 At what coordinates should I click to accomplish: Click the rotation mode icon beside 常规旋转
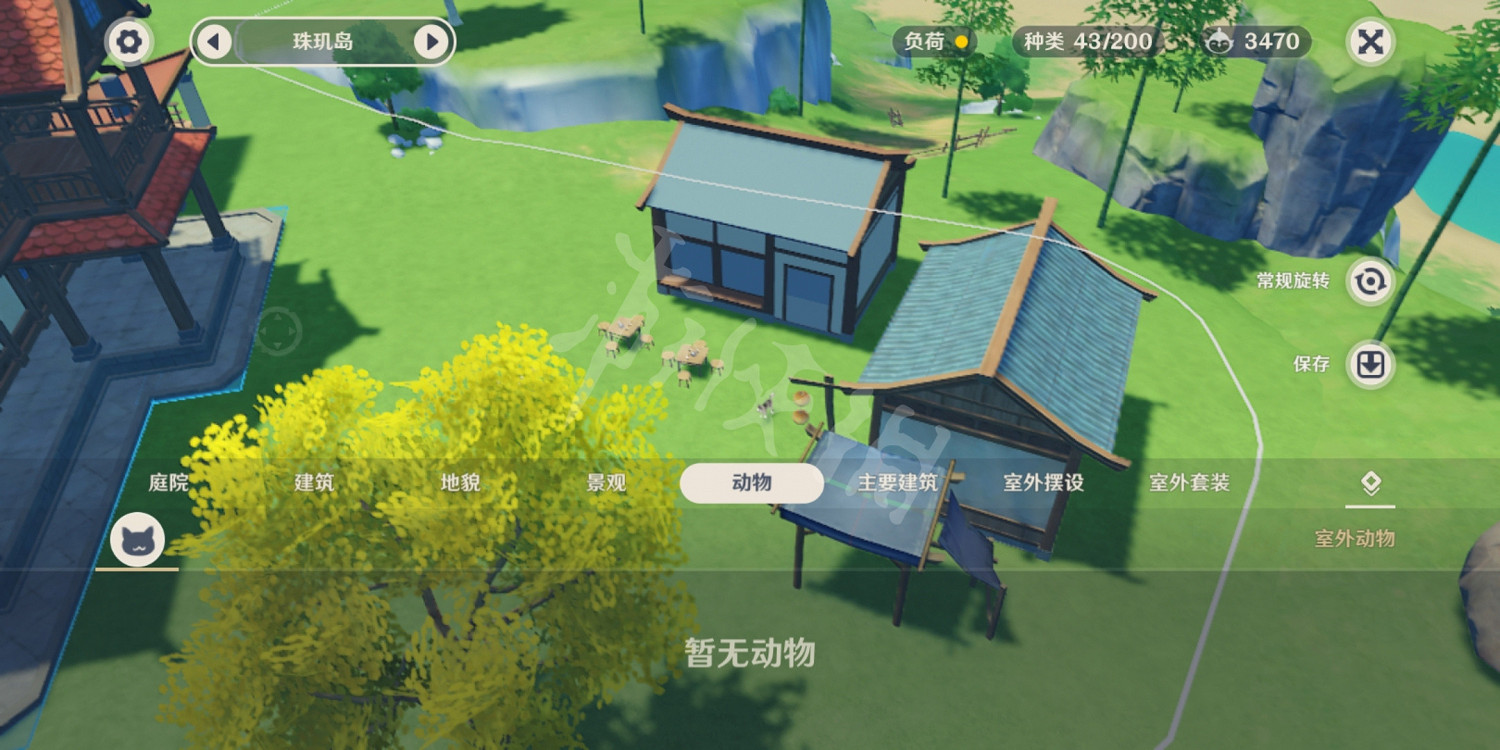click(x=1370, y=282)
